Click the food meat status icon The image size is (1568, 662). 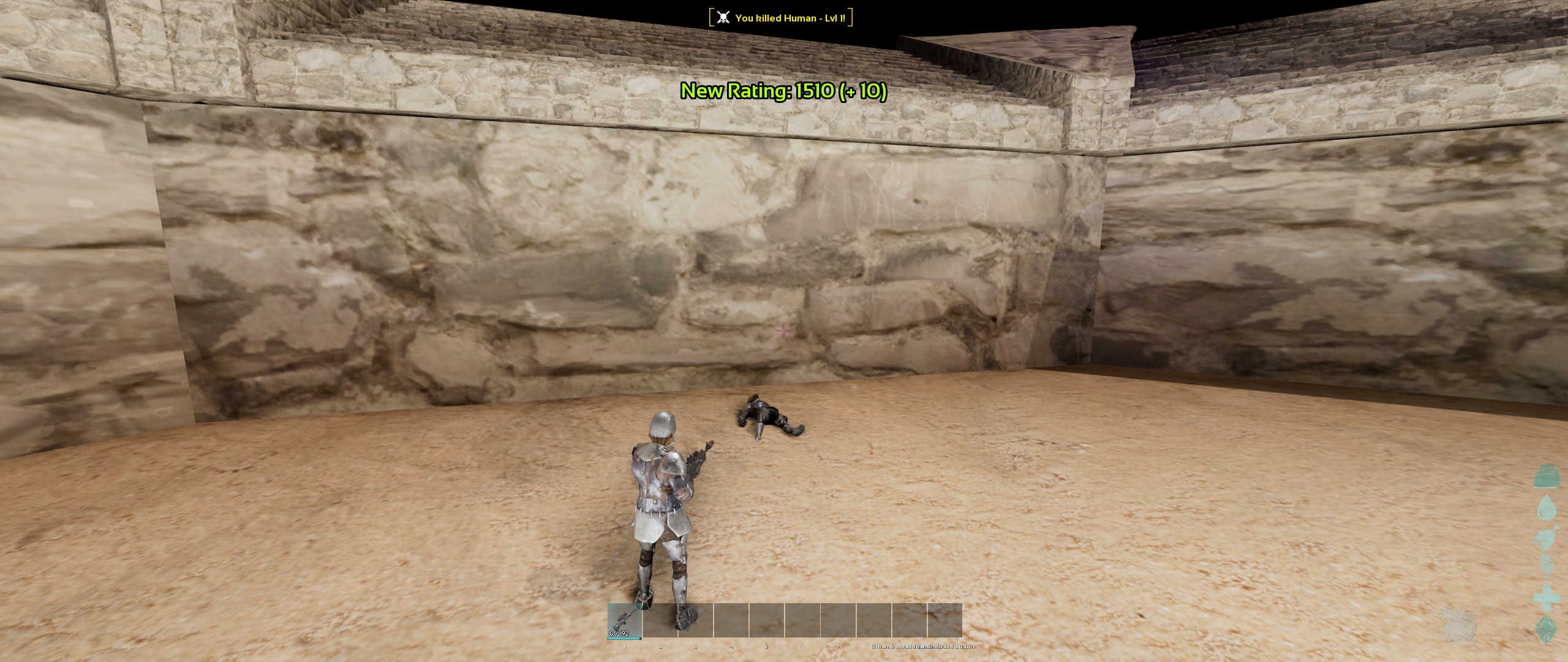(x=1545, y=538)
